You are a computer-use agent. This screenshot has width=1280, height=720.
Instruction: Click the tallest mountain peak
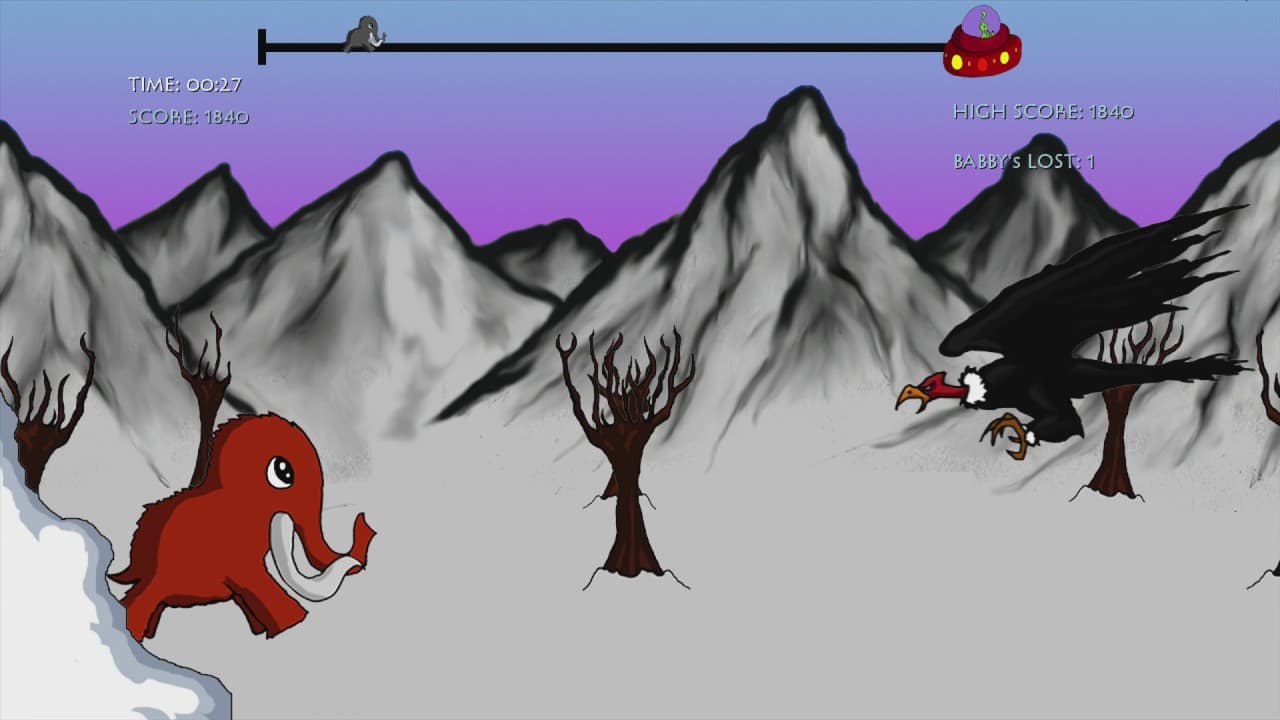pyautogui.click(x=800, y=110)
